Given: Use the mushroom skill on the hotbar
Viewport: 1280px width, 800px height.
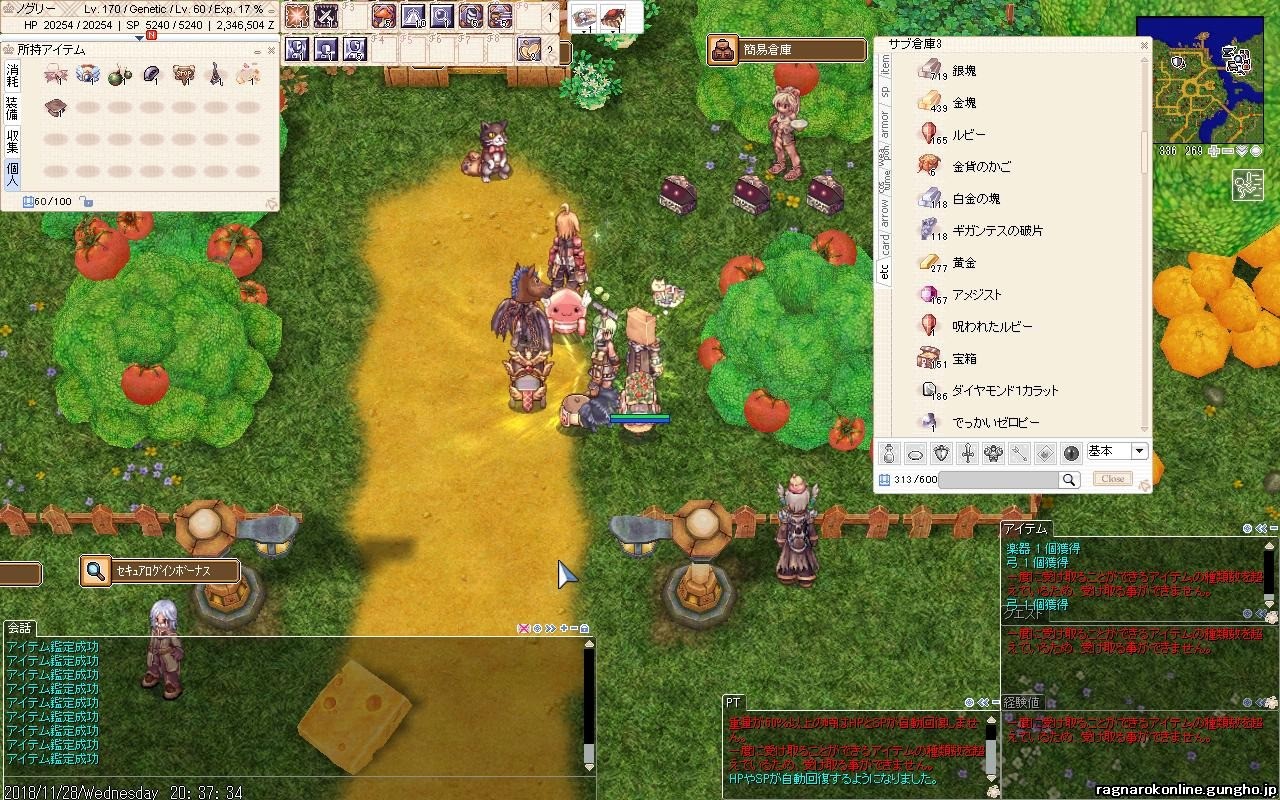Looking at the screenshot, I should (384, 16).
